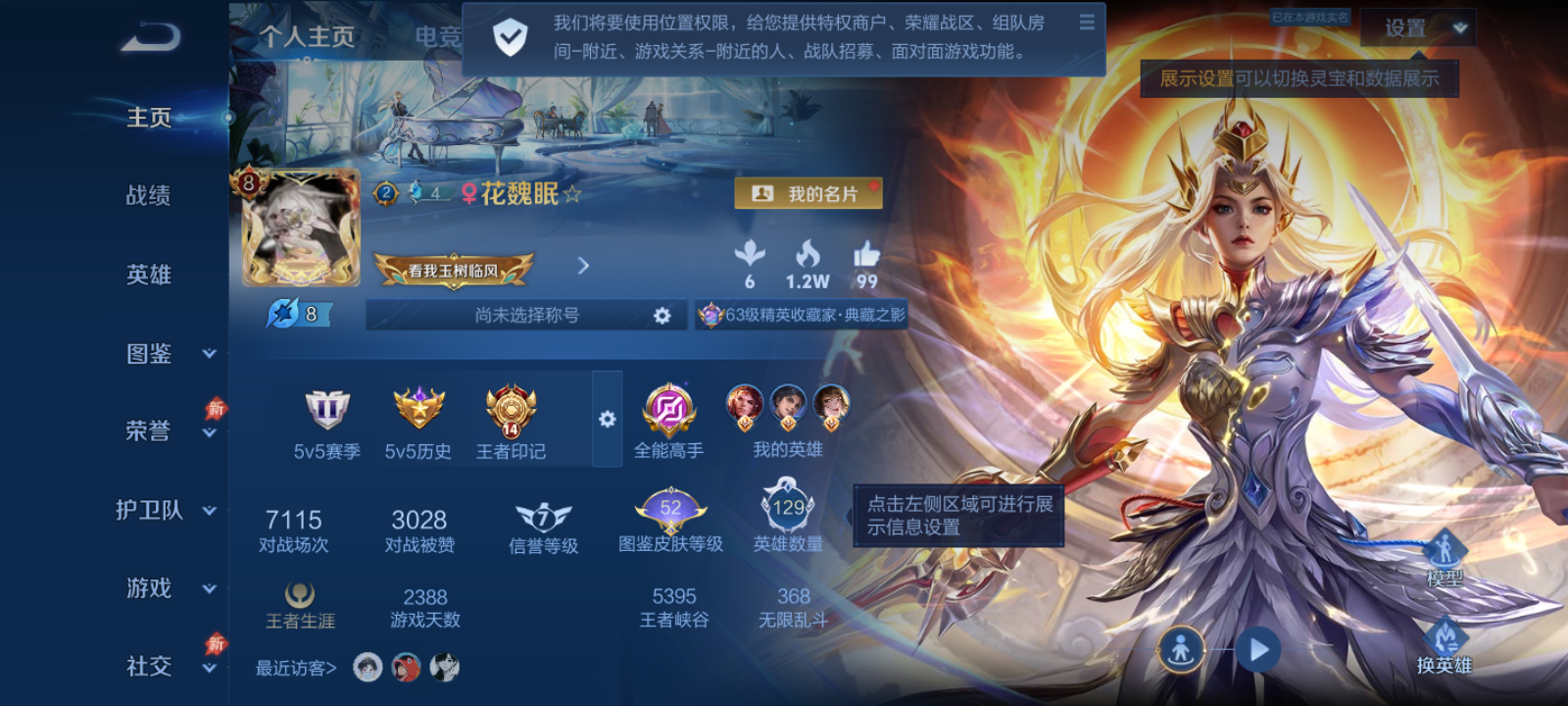Open 我的名片 name card

[808, 193]
